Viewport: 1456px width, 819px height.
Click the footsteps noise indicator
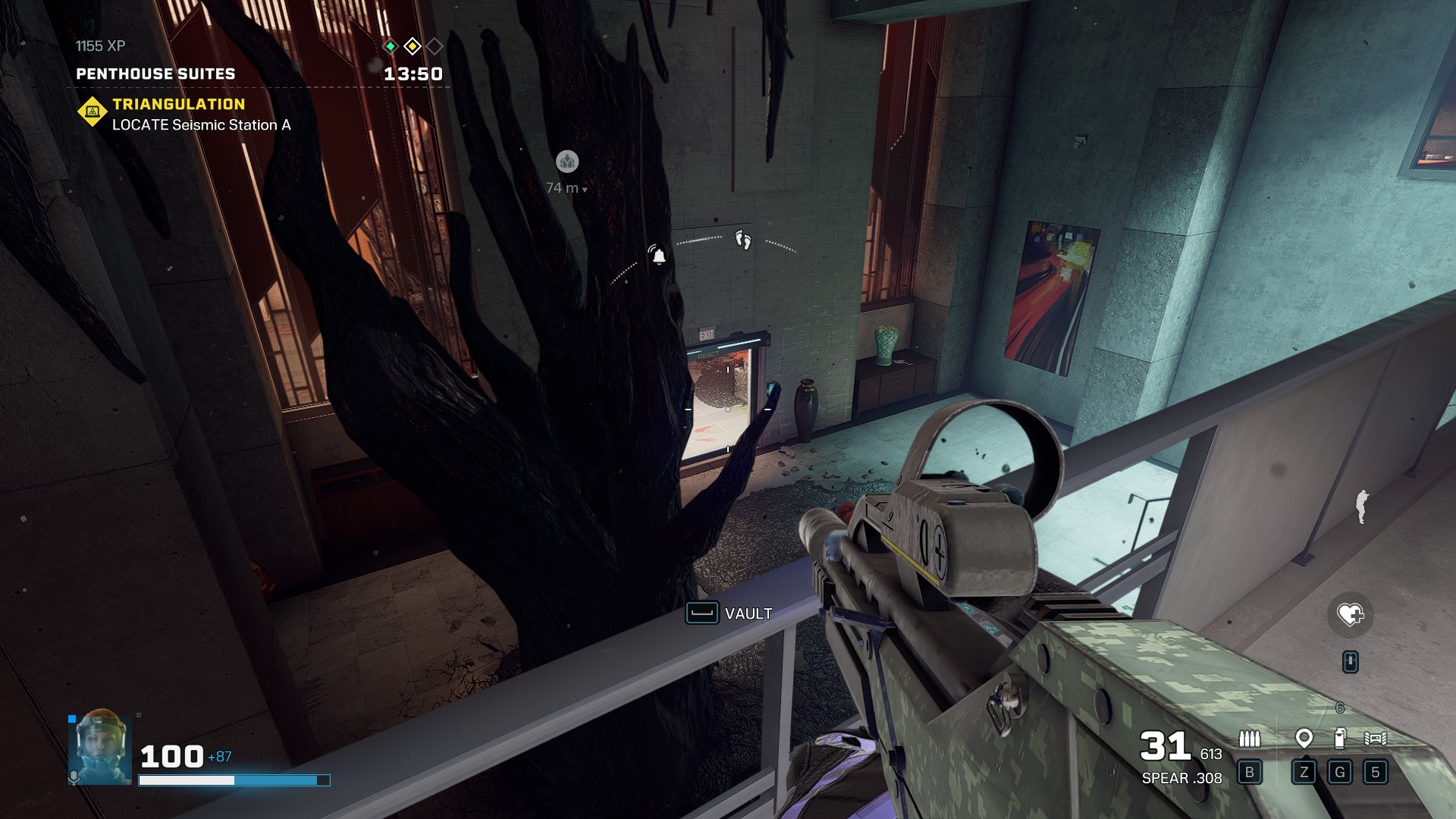[743, 240]
